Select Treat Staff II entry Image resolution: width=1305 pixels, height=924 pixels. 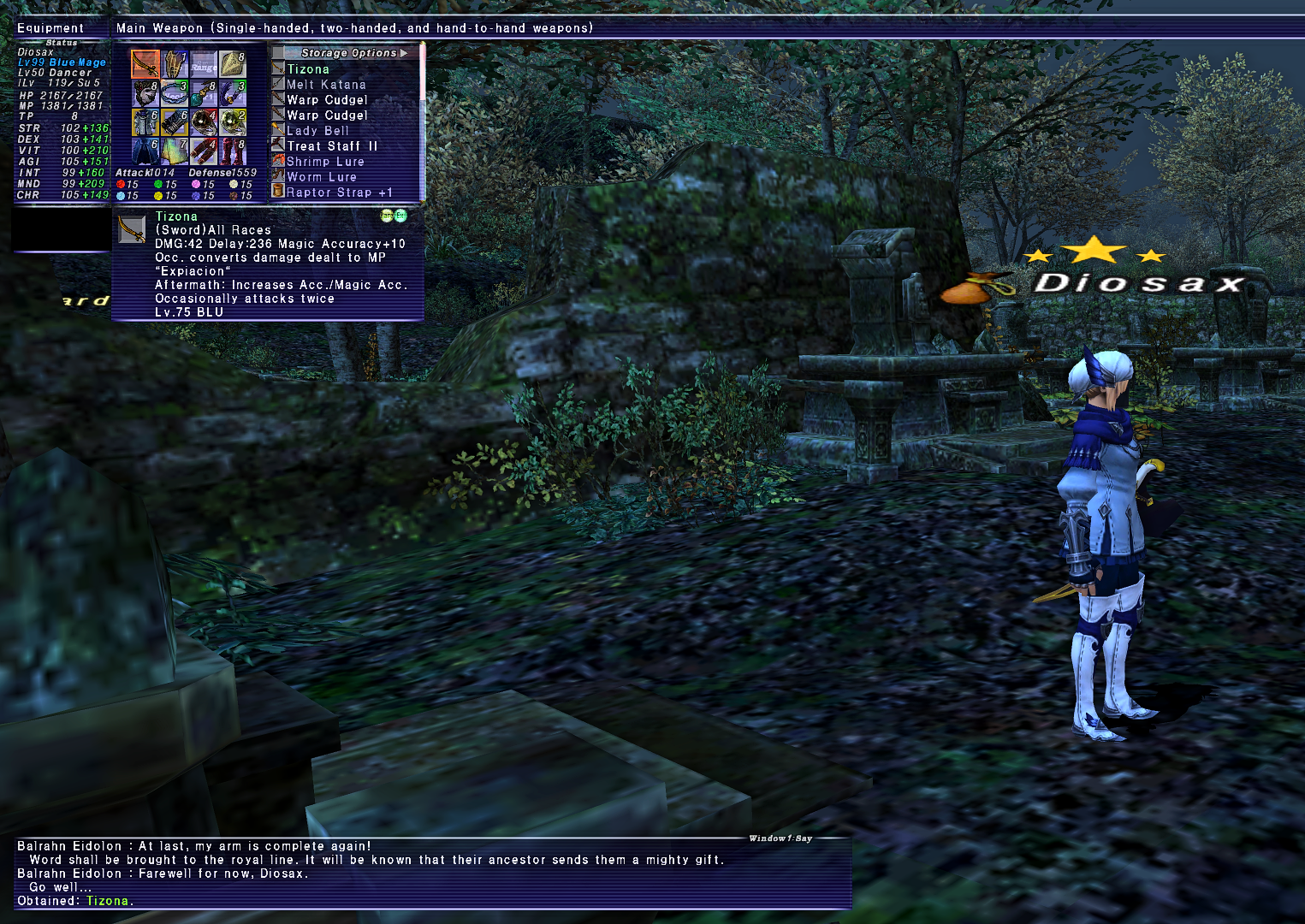pyautogui.click(x=332, y=146)
